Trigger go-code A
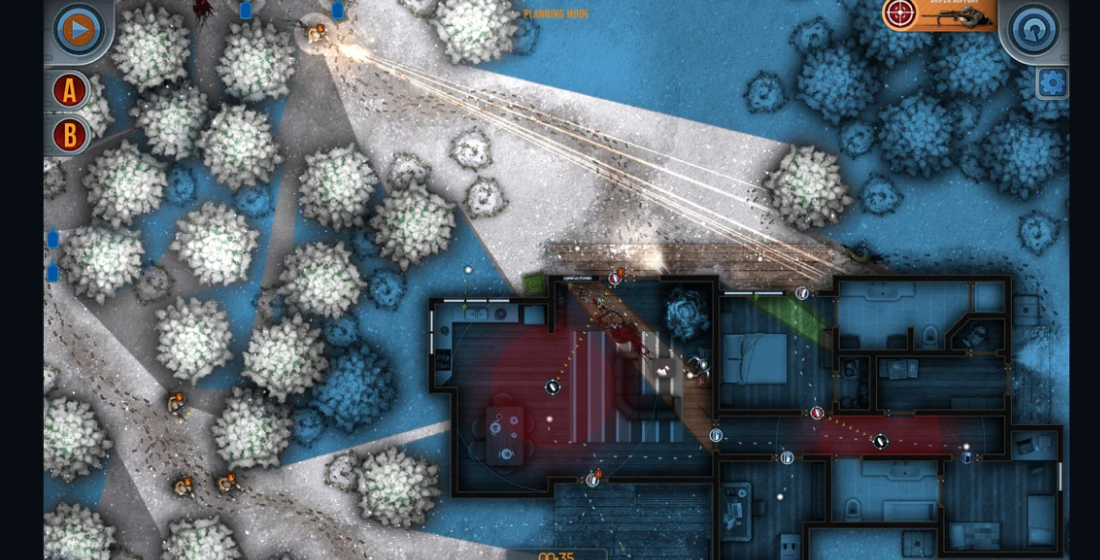 tap(70, 91)
